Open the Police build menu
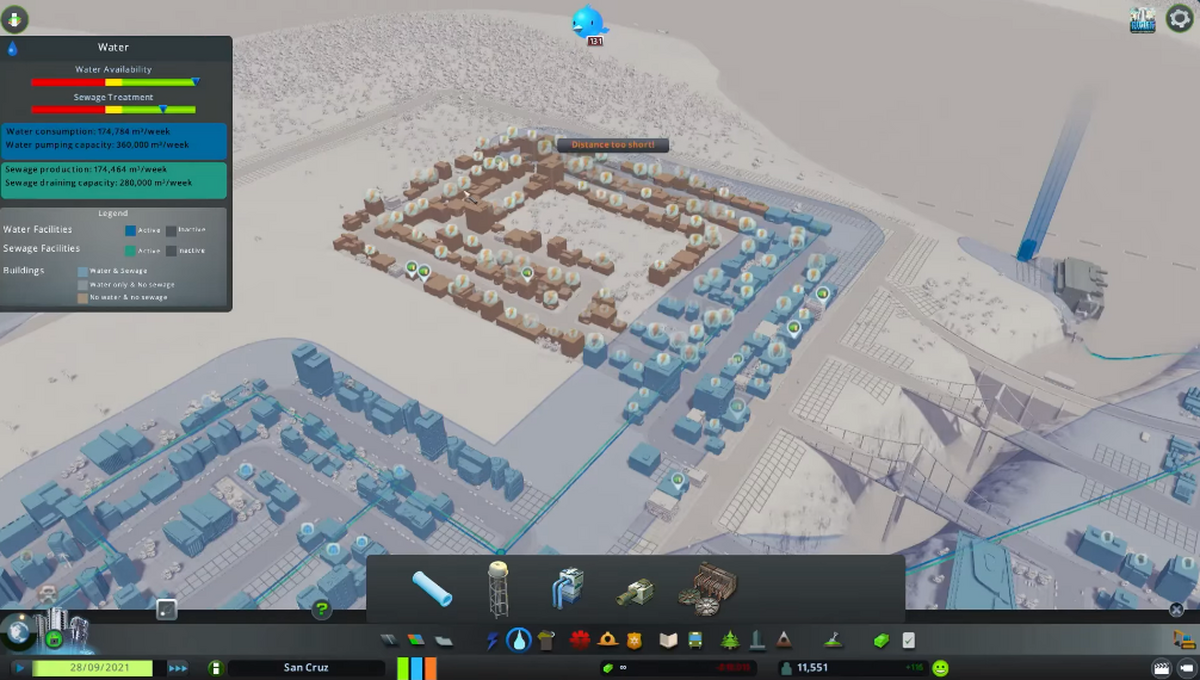The width and height of the screenshot is (1200, 680). [x=634, y=641]
